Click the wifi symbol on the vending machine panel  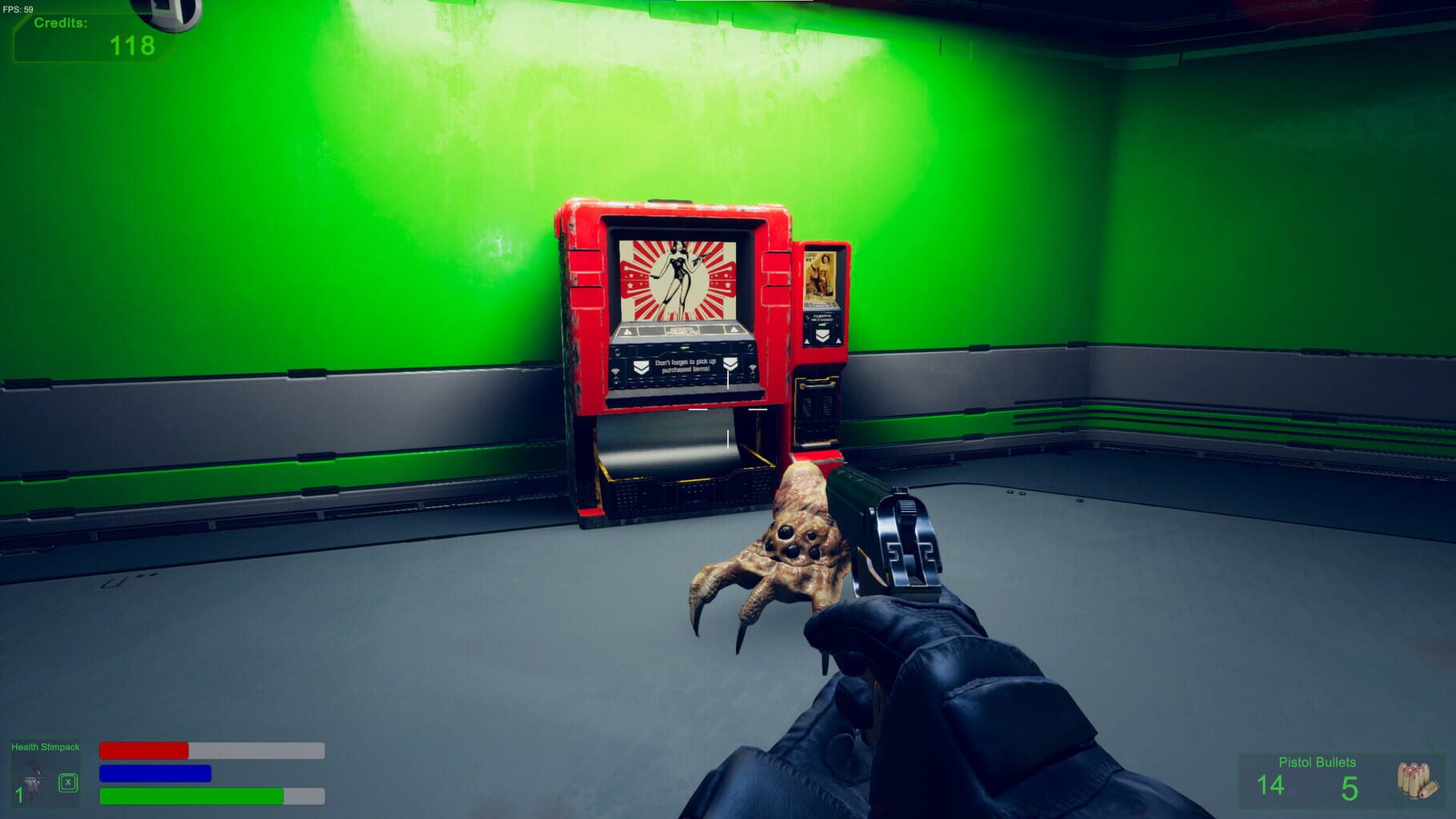click(x=614, y=370)
